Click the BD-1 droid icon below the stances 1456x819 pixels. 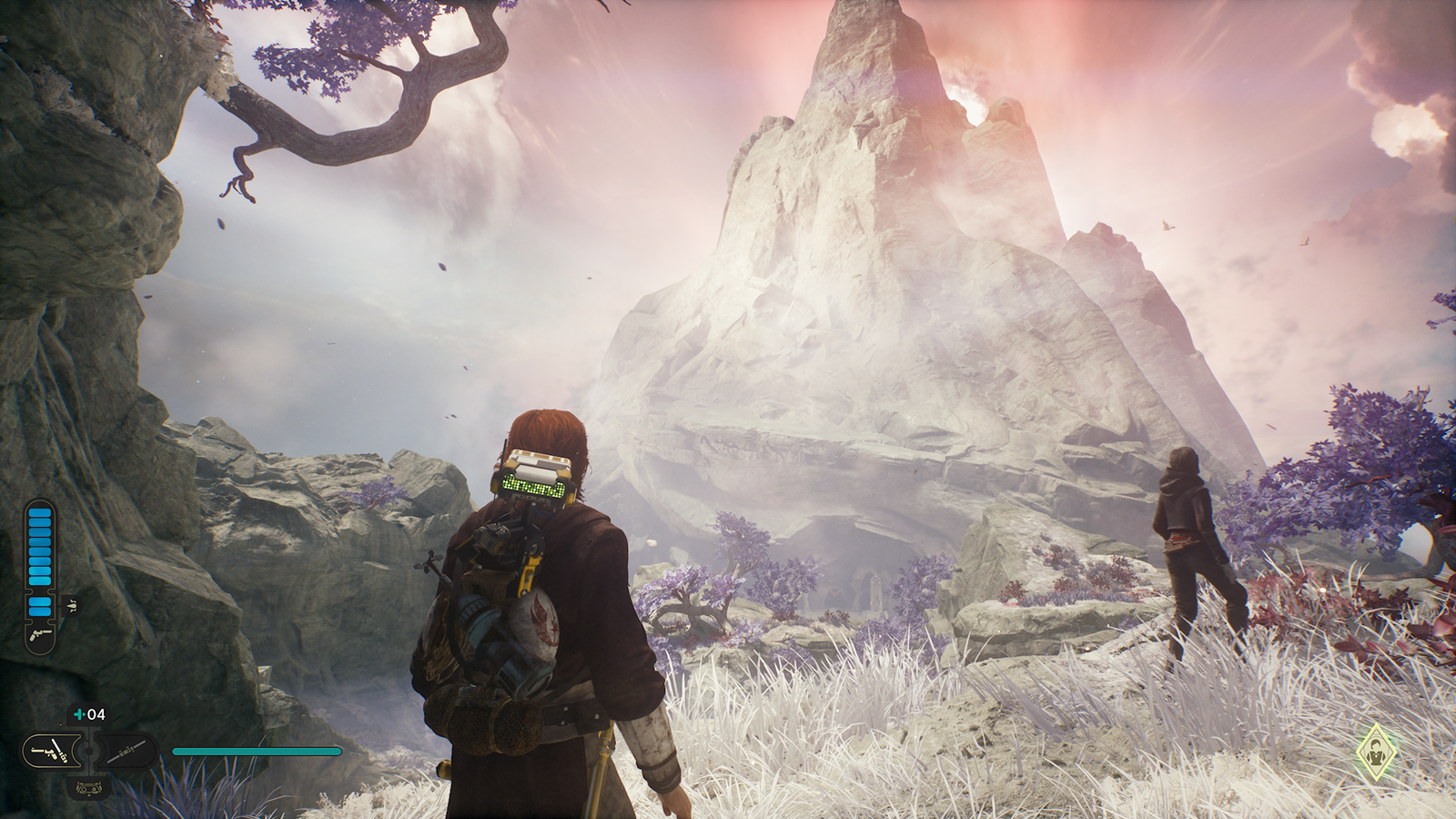pyautogui.click(x=88, y=787)
